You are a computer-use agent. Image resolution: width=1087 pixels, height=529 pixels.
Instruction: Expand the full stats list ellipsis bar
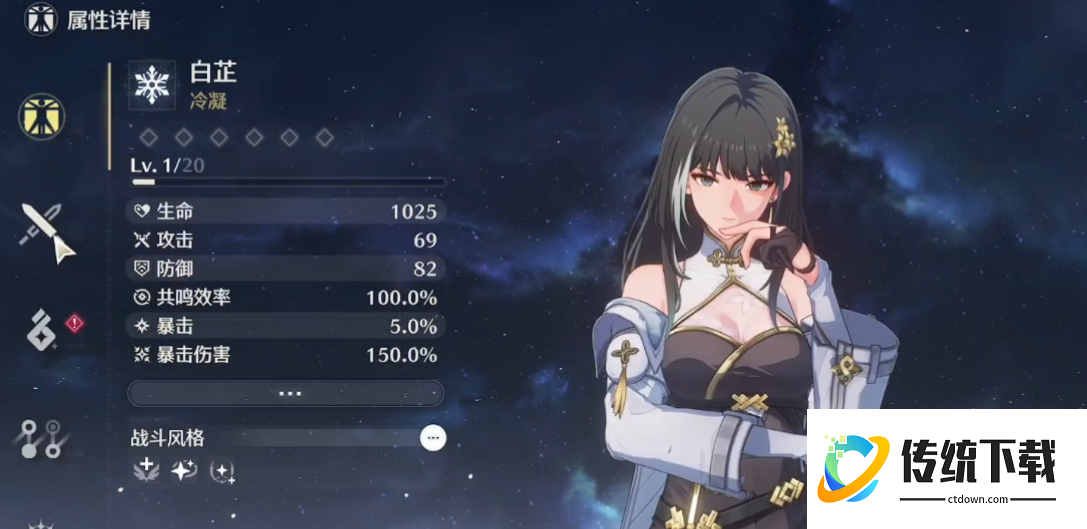pyautogui.click(x=286, y=393)
